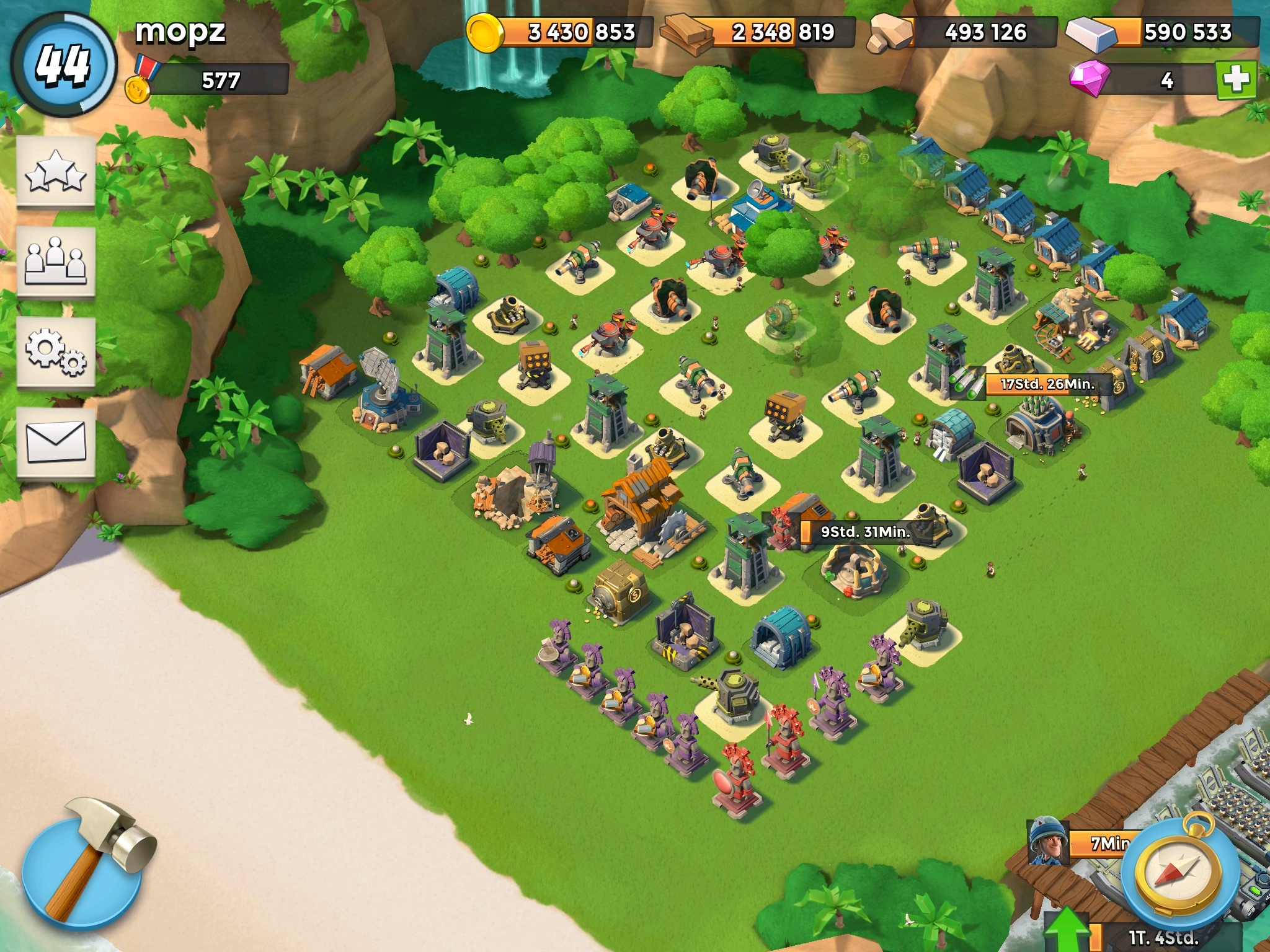Tap the soldier portrait training timer

point(1048,842)
